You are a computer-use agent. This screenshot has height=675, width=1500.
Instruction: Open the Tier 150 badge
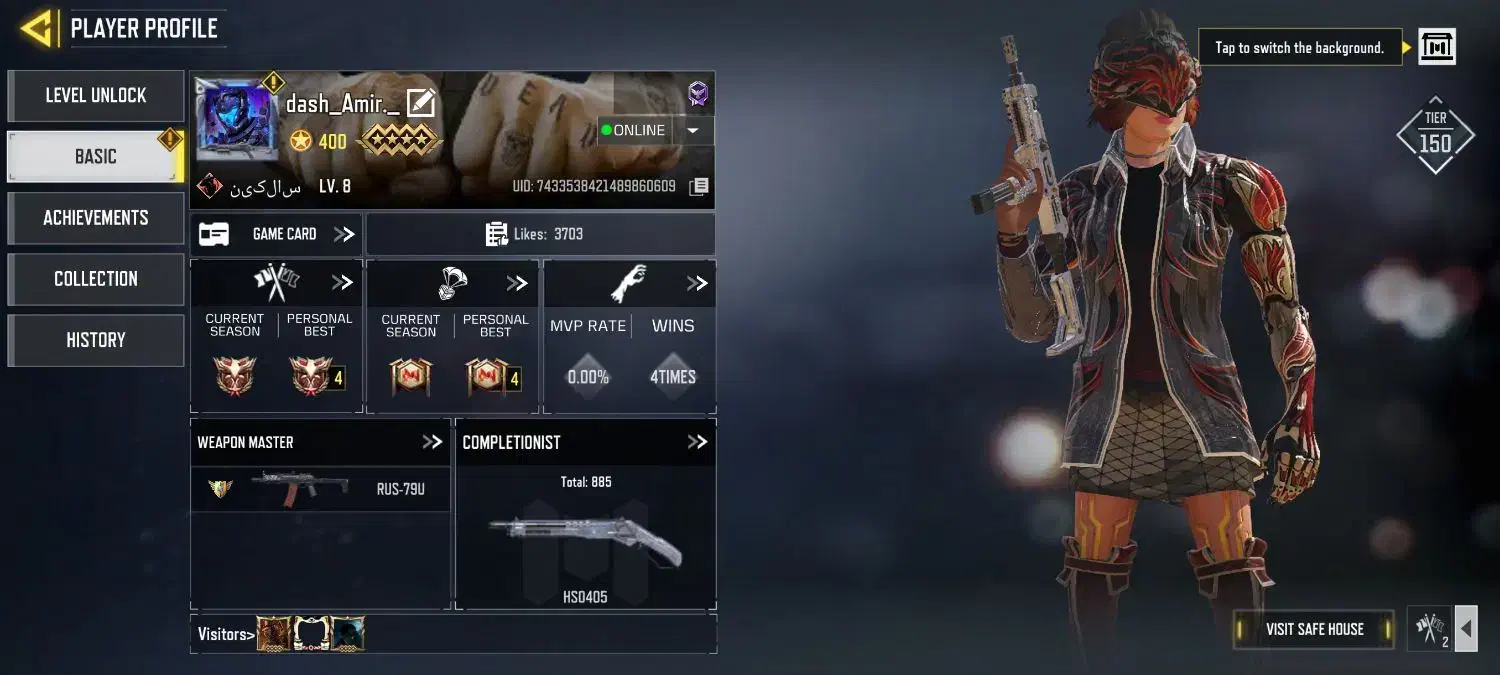(x=1435, y=136)
